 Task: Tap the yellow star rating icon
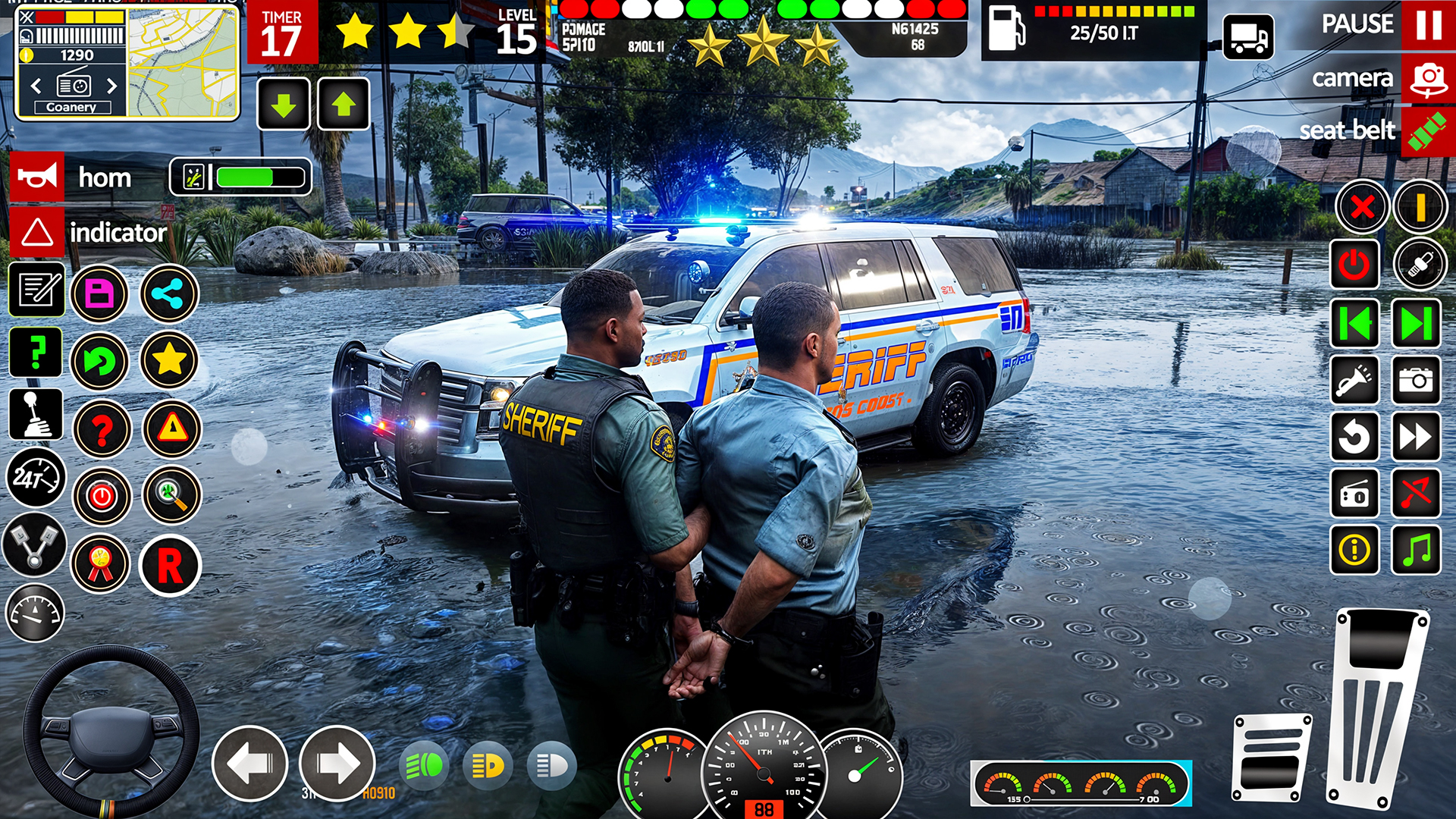pyautogui.click(x=168, y=362)
